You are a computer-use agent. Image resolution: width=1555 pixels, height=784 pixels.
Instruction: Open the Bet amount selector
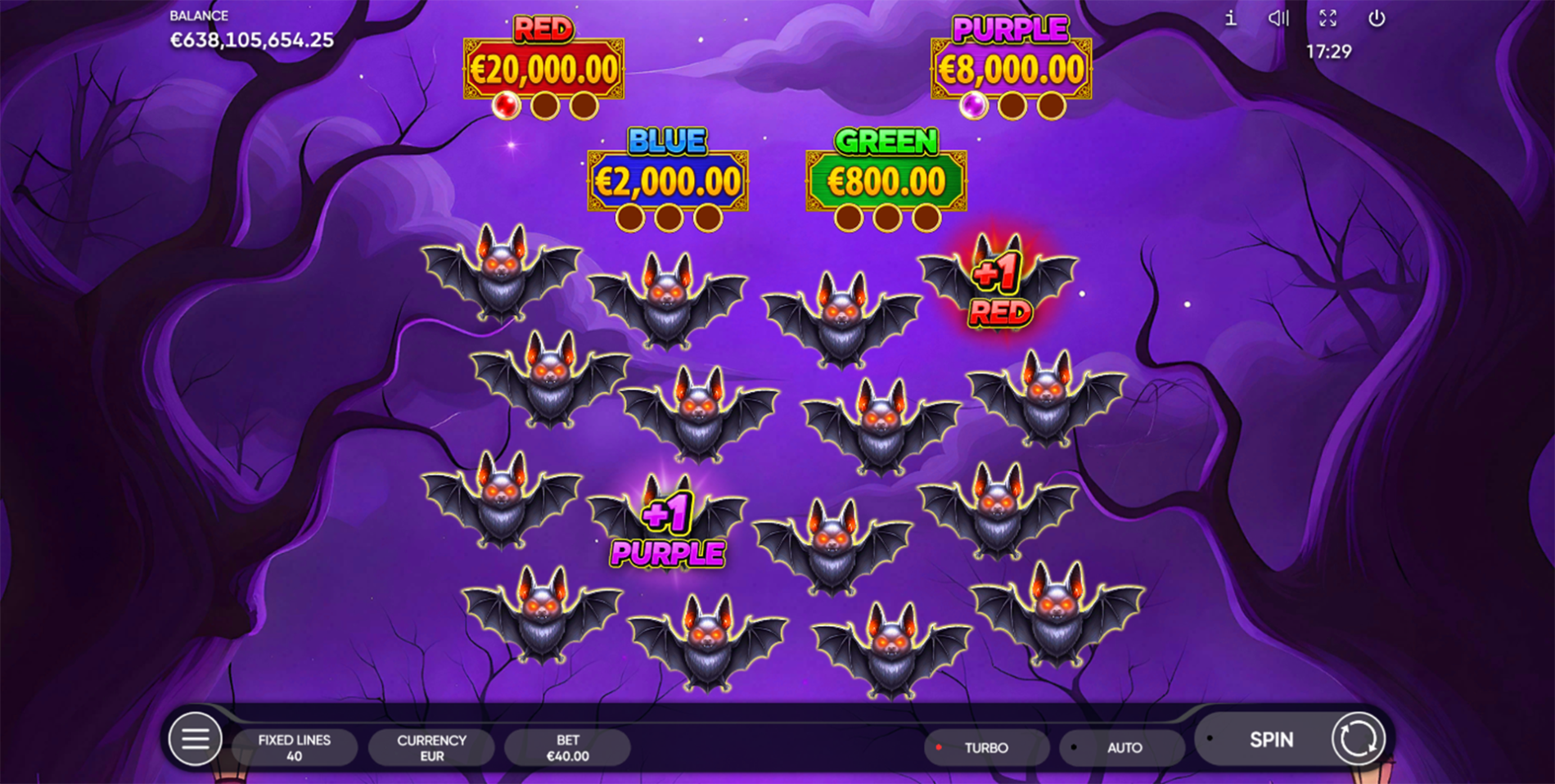[x=566, y=747]
